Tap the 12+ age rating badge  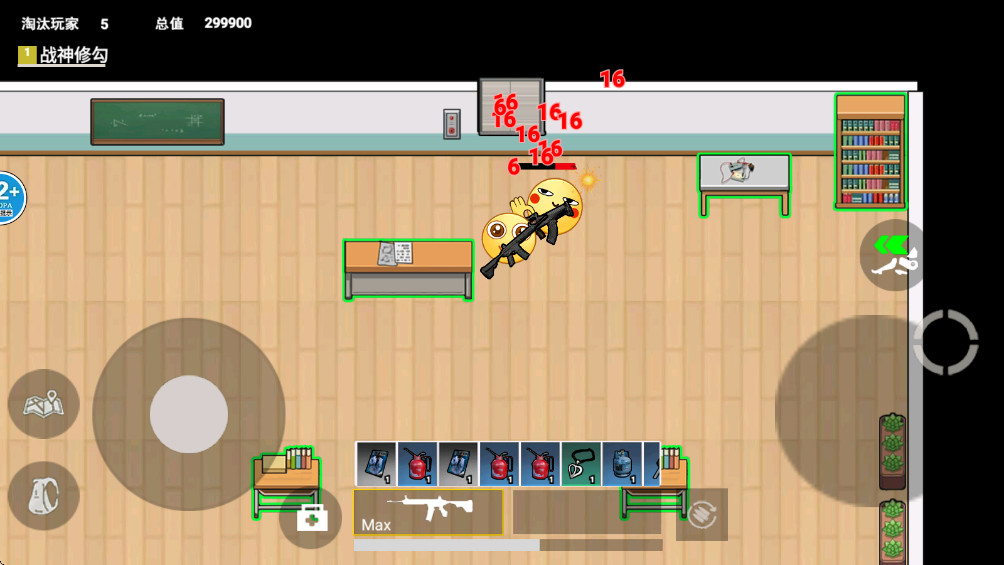[x=8, y=197]
